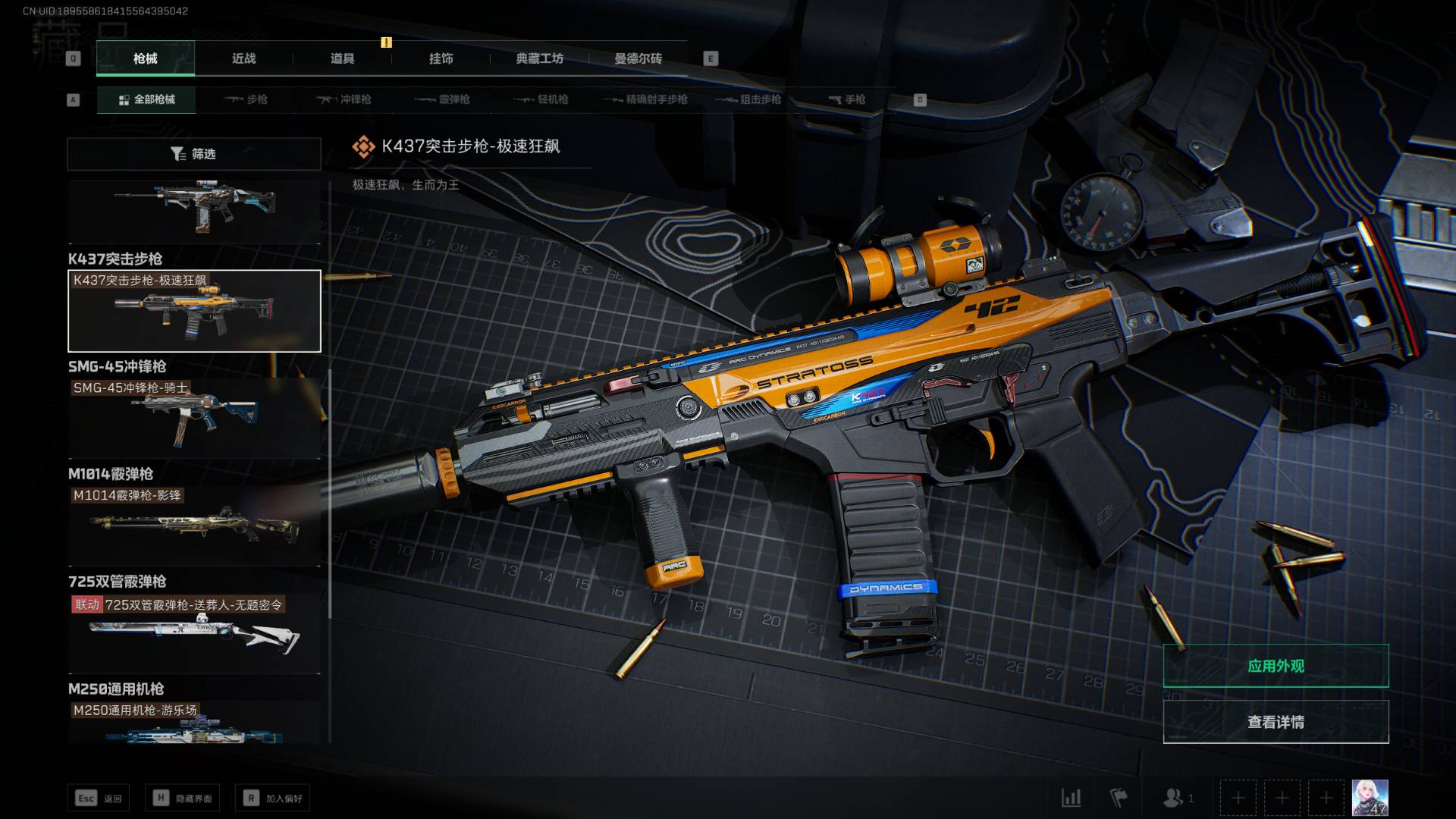Select the SMG-45冲锋枪-骑士 skin thumbnail
This screenshot has width=1456, height=819.
pyautogui.click(x=194, y=419)
